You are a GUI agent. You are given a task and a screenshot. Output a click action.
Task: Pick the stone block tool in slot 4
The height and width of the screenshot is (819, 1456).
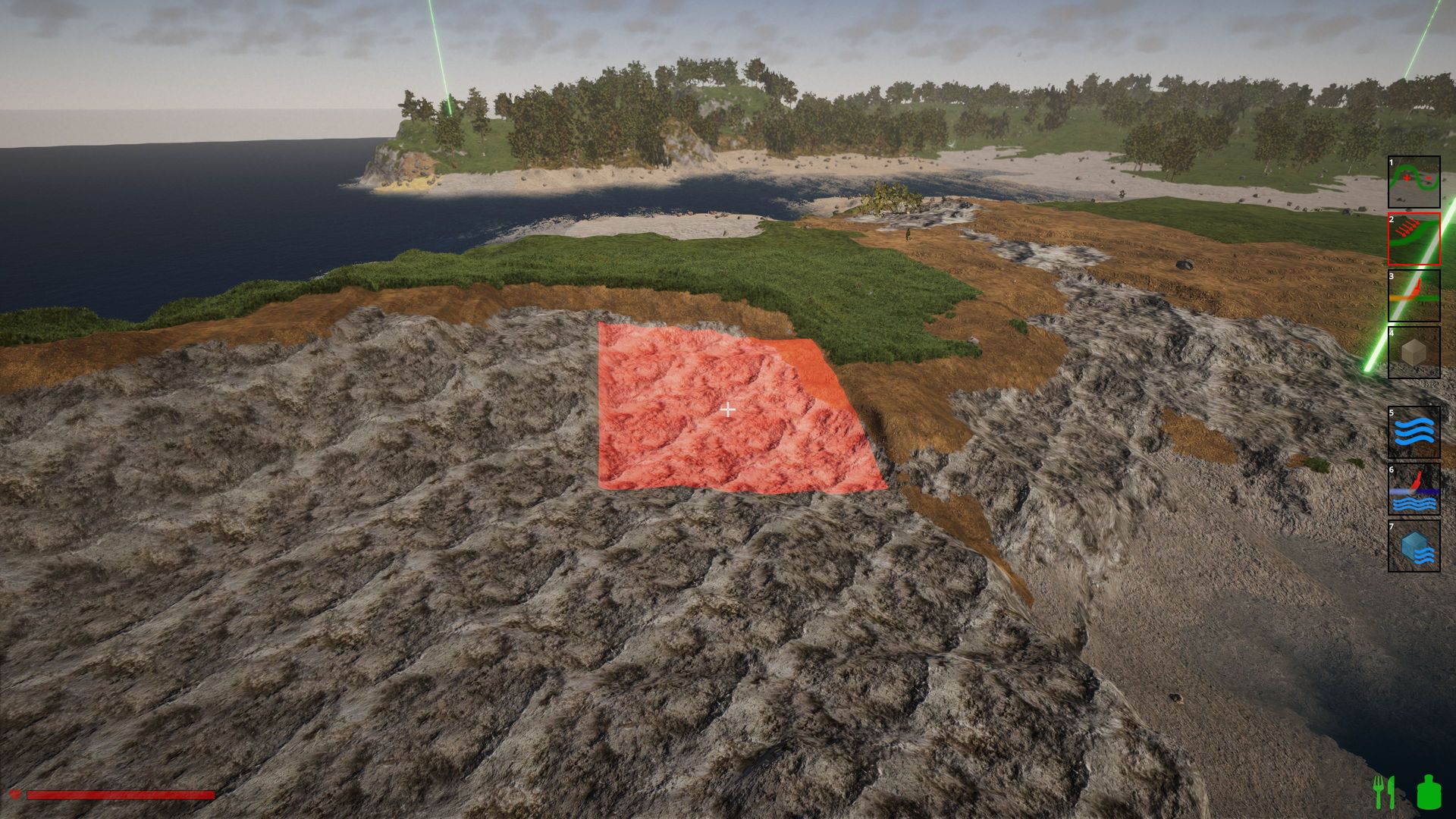(x=1414, y=352)
